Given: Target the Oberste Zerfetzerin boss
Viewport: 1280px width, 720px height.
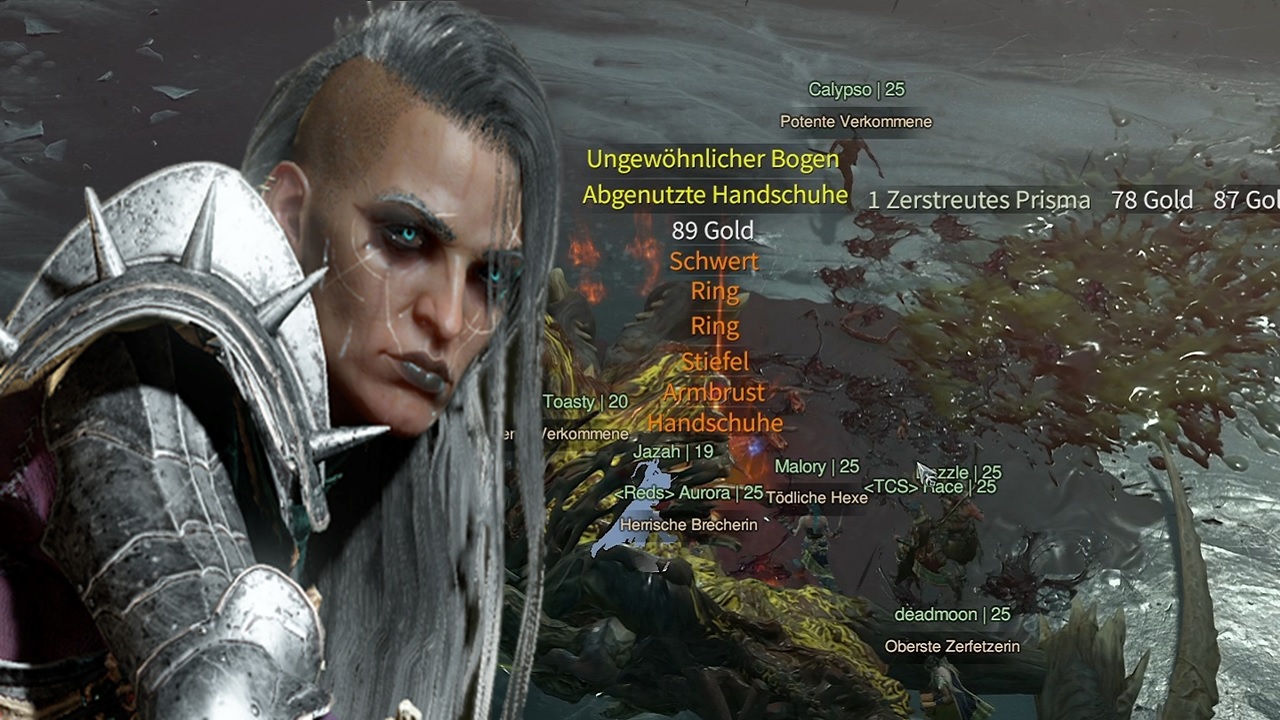Looking at the screenshot, I should tap(951, 646).
